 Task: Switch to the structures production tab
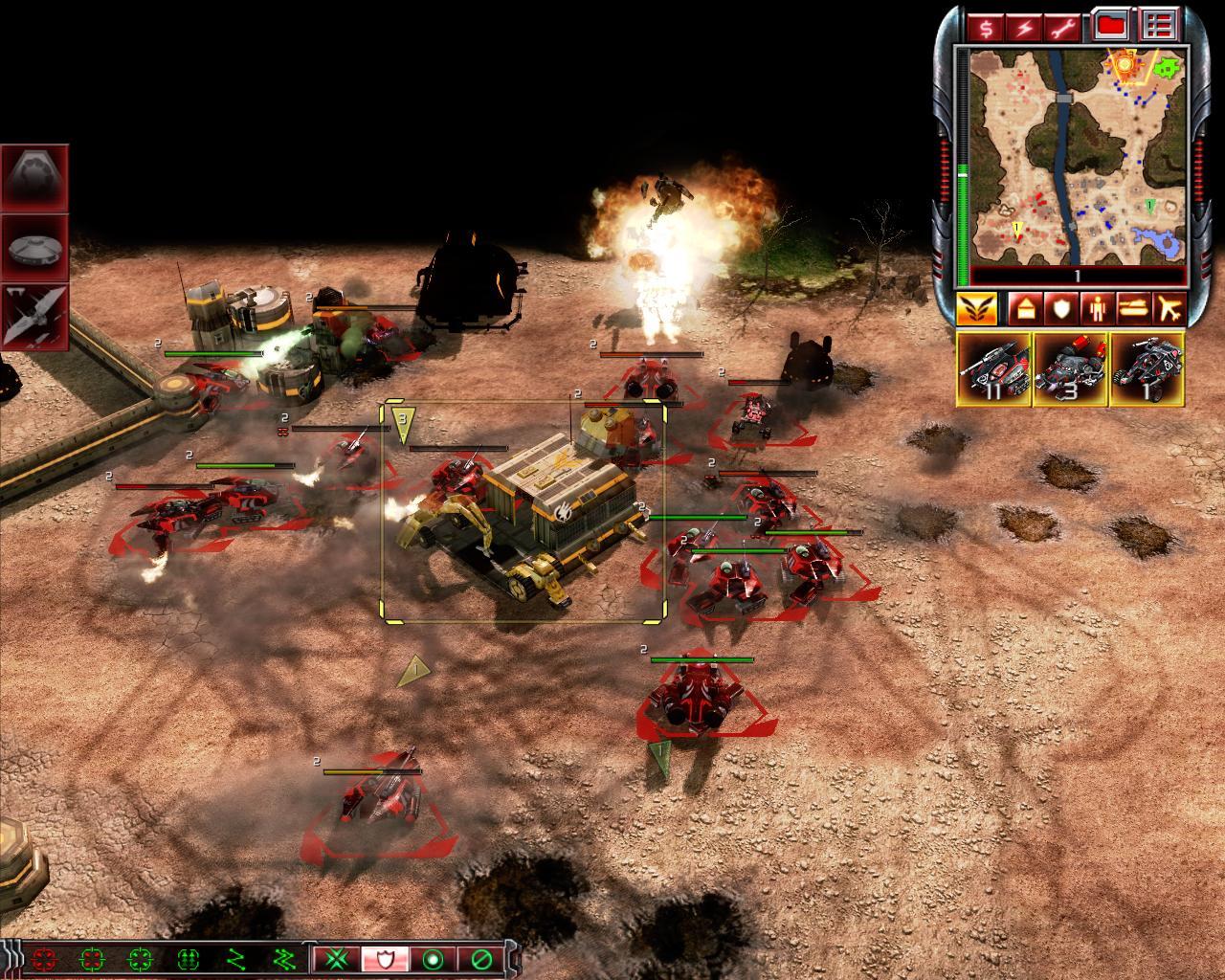(1021, 309)
